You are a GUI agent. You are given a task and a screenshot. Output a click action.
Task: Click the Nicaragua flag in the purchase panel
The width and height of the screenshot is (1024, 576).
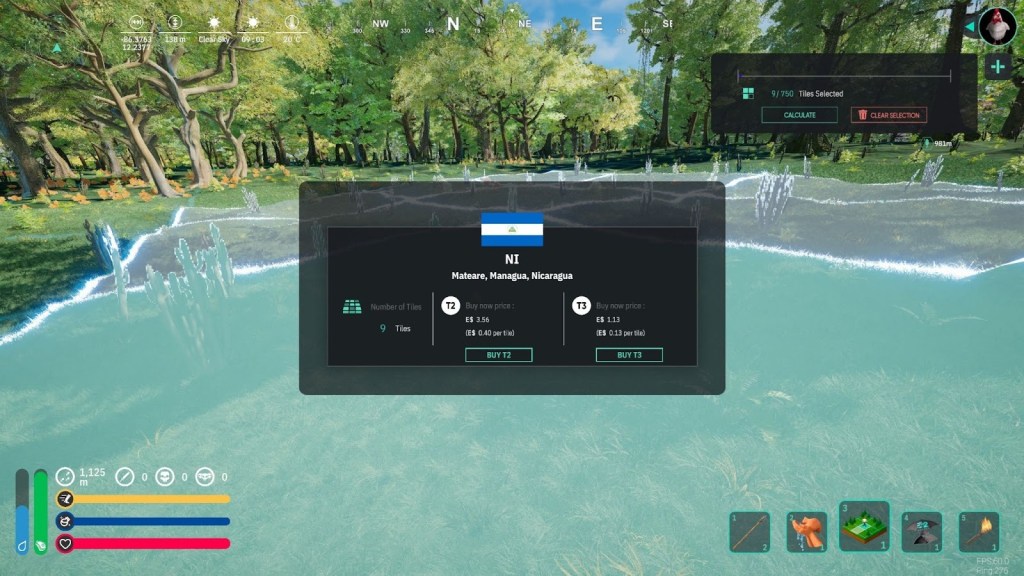click(x=512, y=229)
